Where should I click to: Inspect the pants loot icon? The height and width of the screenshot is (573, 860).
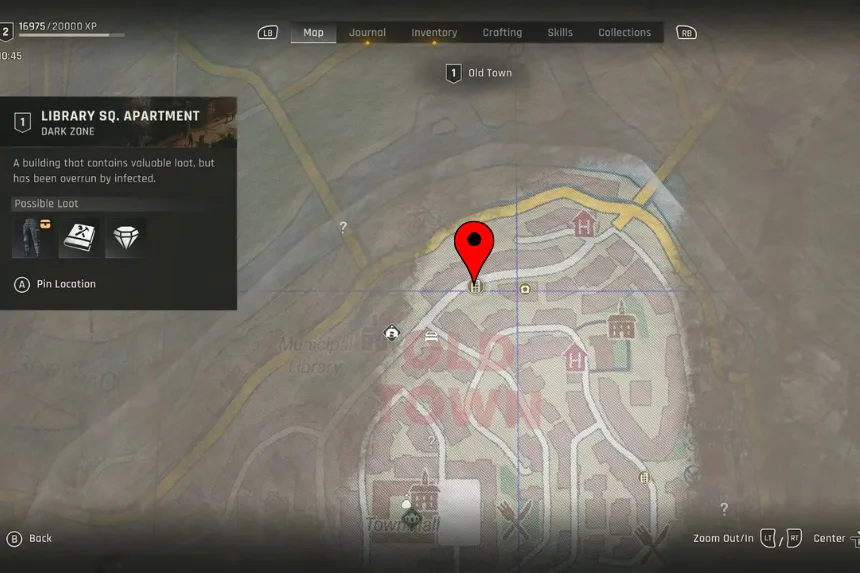pos(33,237)
